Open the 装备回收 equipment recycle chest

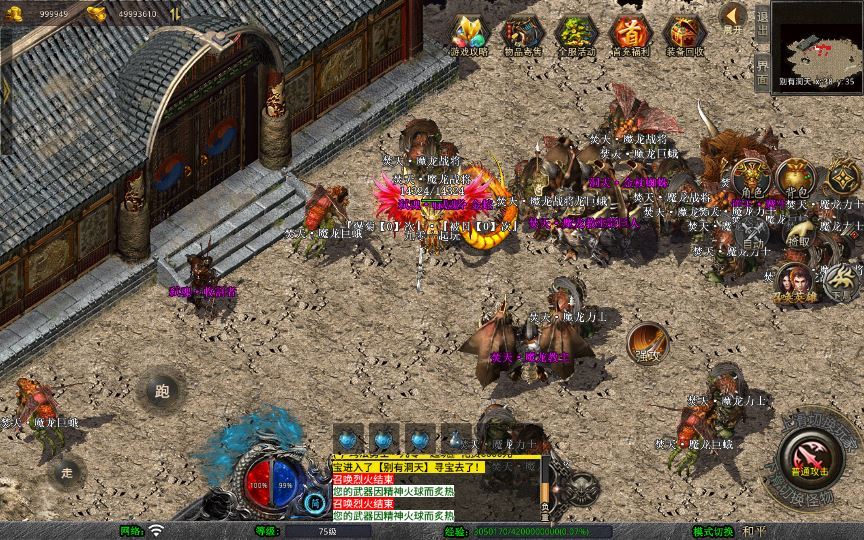[684, 35]
